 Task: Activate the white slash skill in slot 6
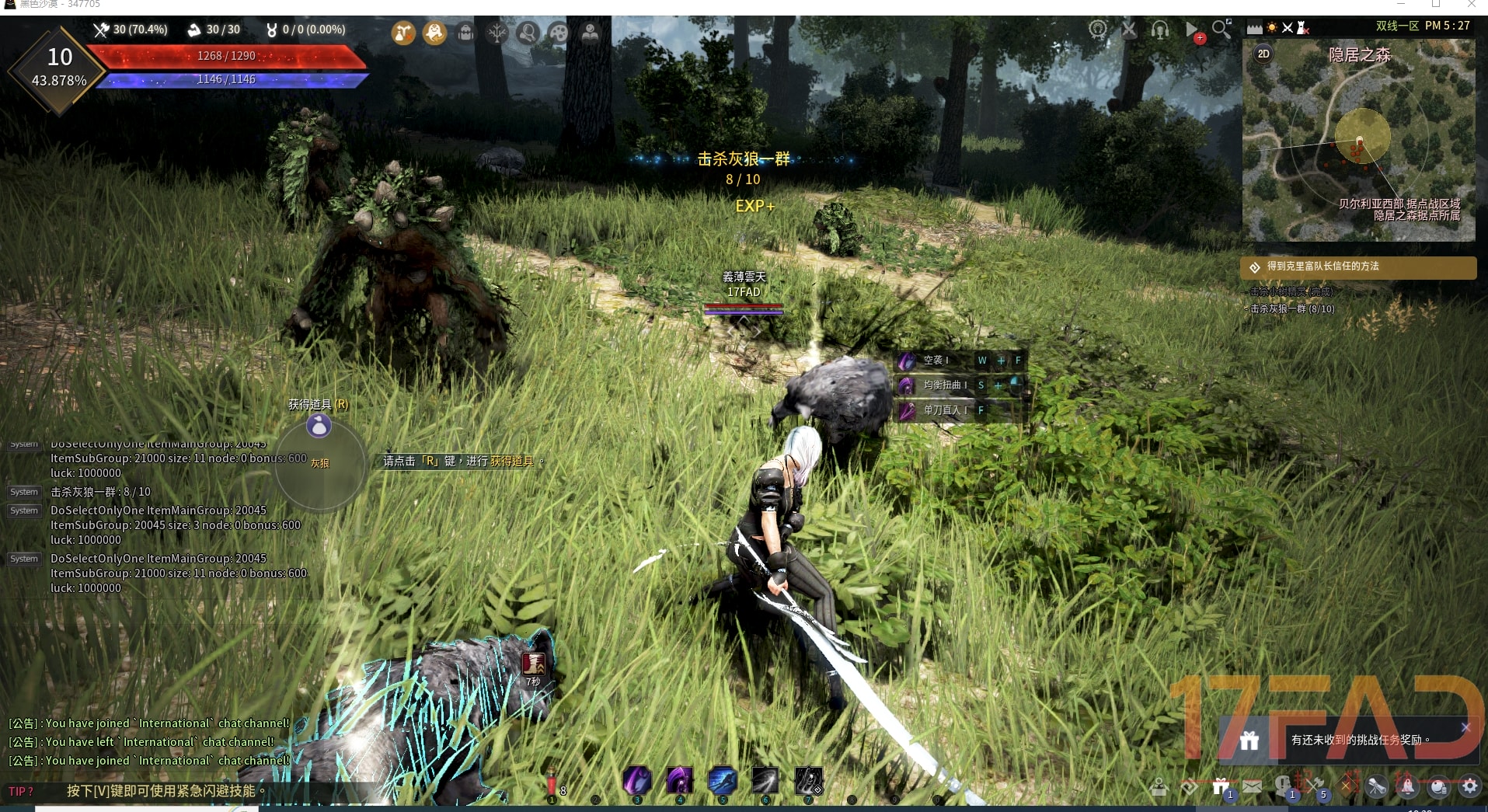pos(765,780)
